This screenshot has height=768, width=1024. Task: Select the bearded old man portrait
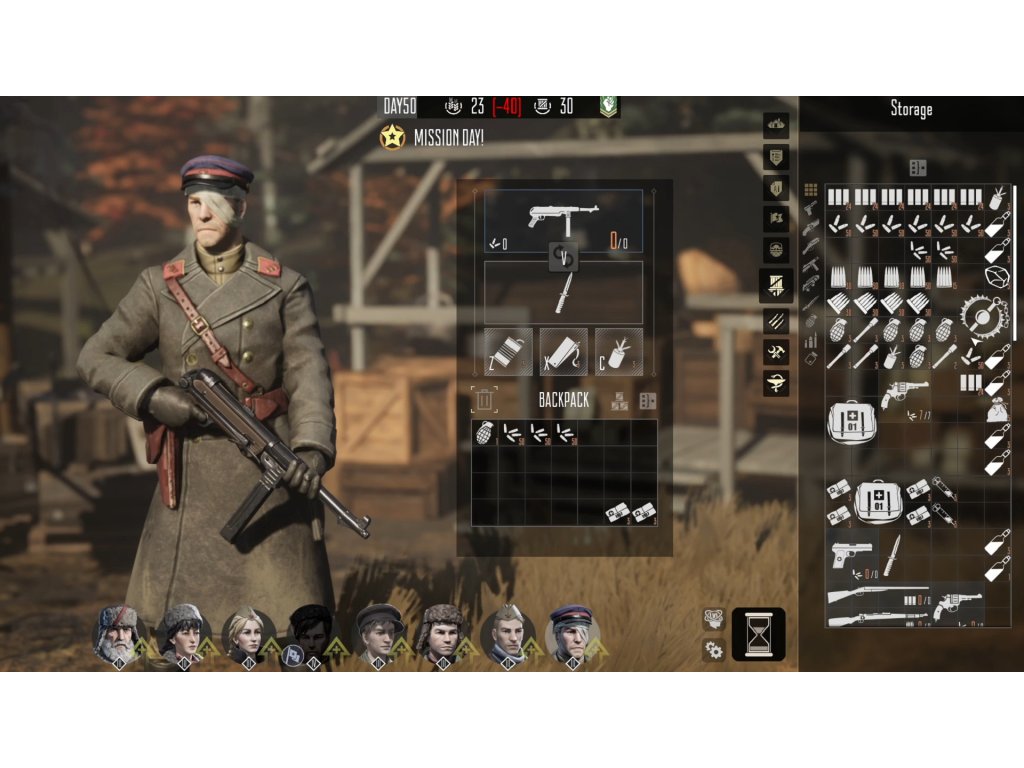pos(117,634)
